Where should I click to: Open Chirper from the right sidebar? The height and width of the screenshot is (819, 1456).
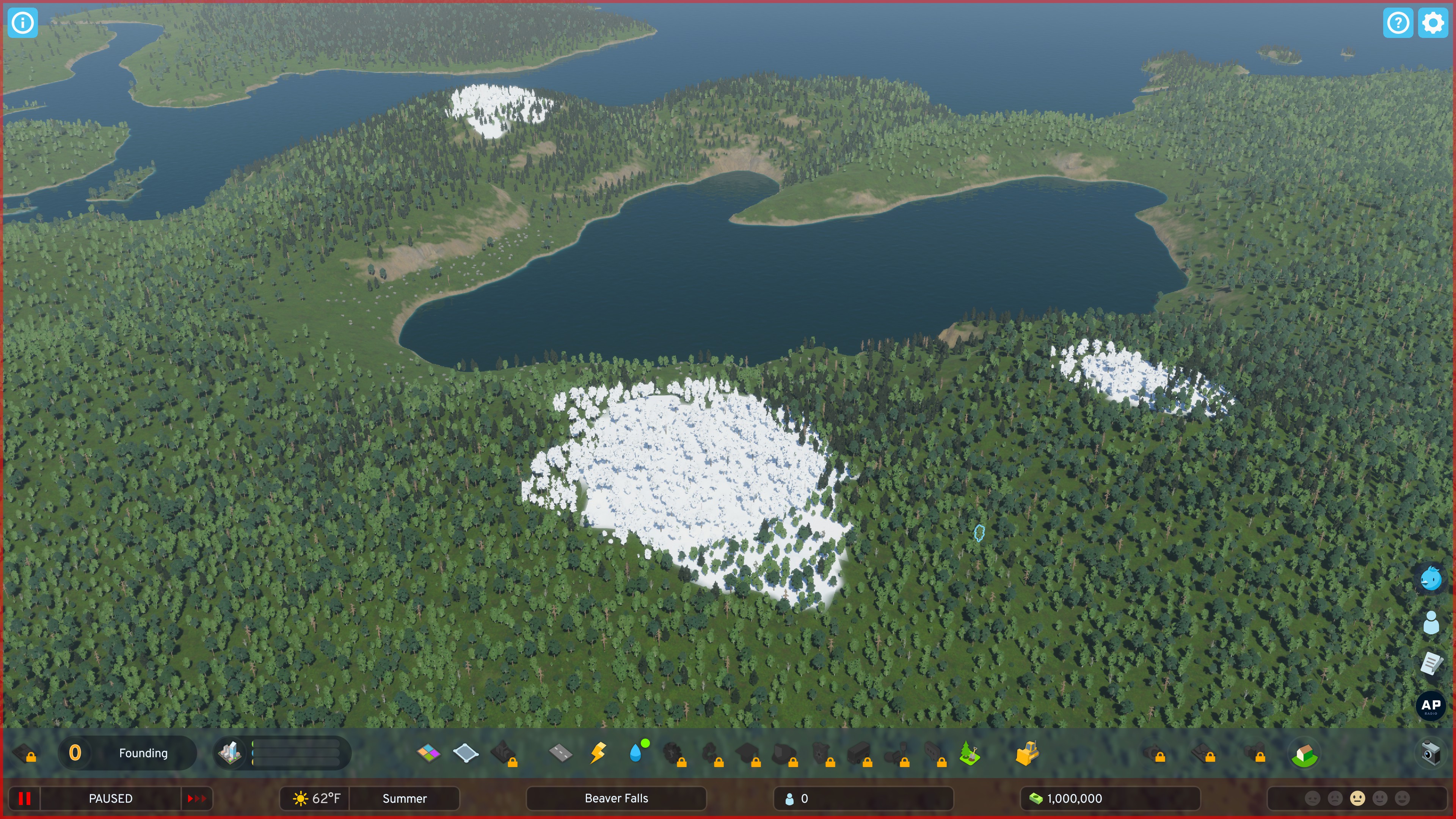coord(1431,579)
